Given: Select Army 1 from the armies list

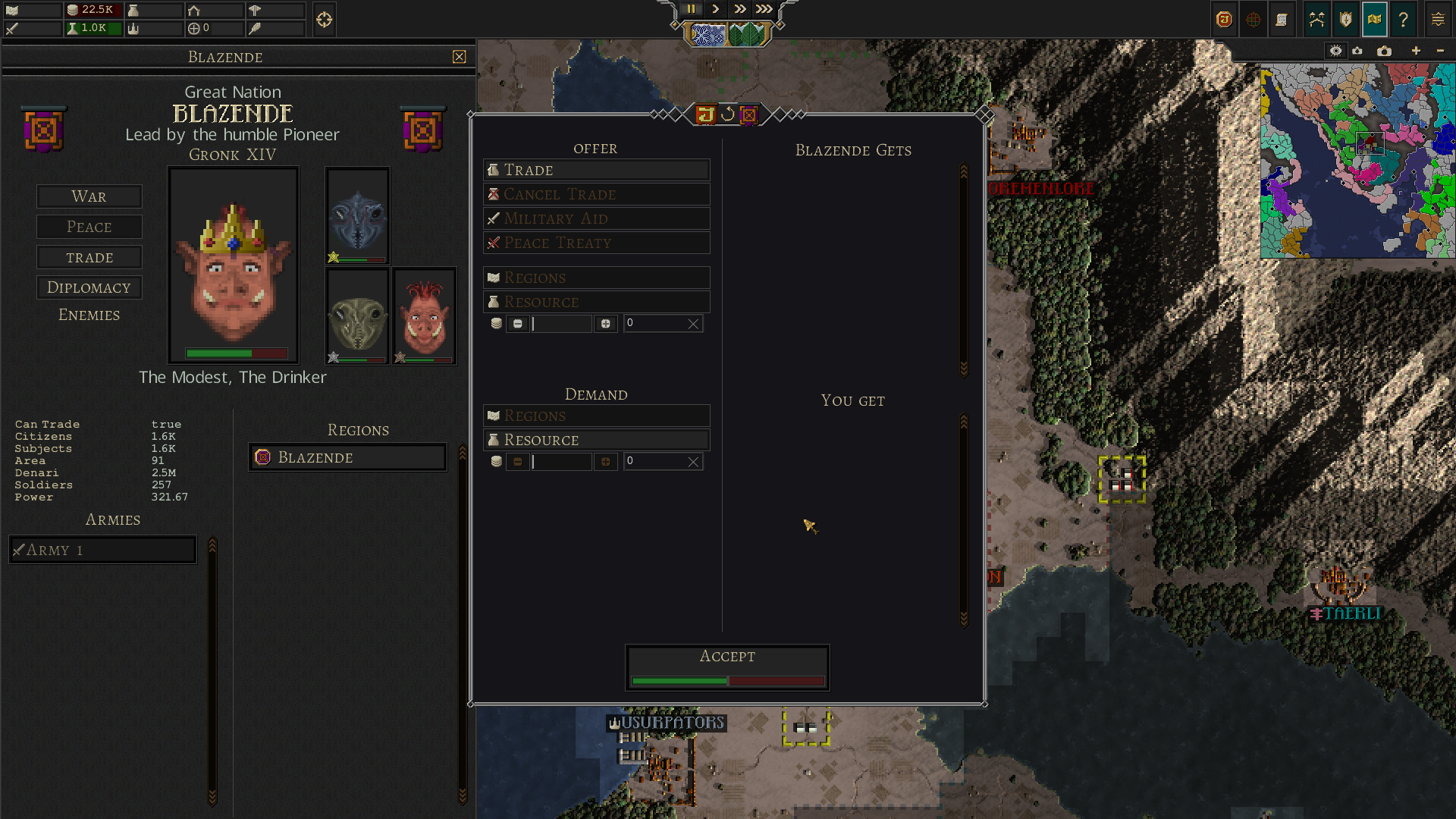Looking at the screenshot, I should (102, 550).
